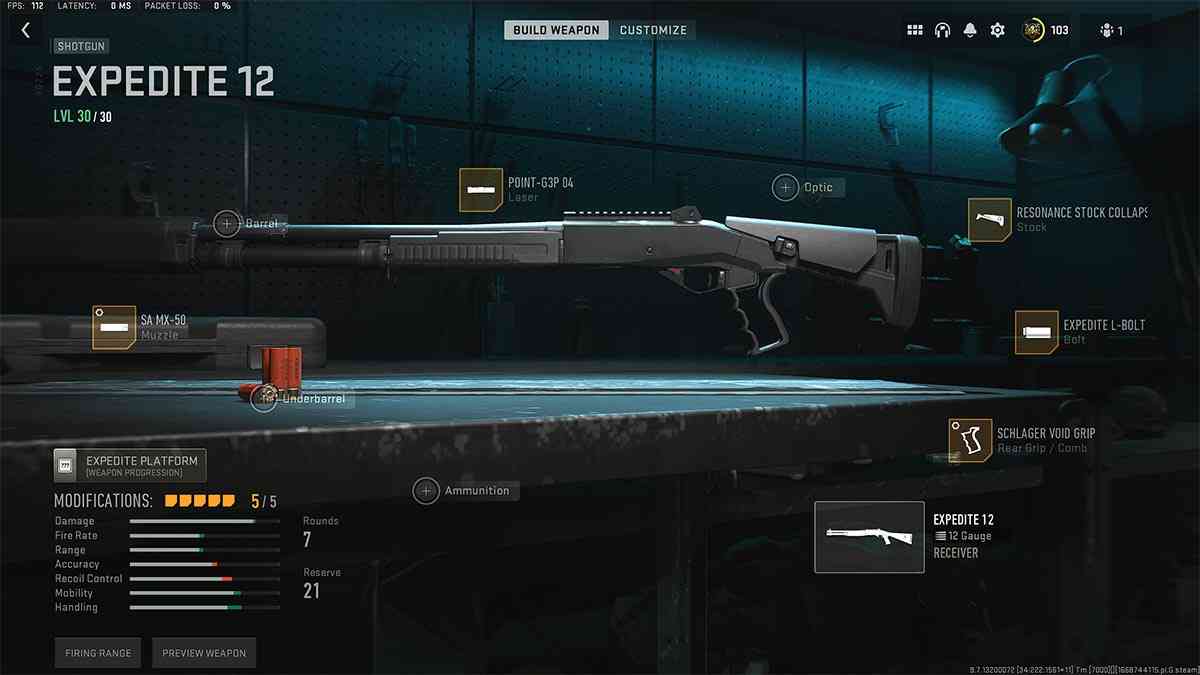The width and height of the screenshot is (1200, 675).
Task: Open the headset voice chat icon
Action: point(942,30)
